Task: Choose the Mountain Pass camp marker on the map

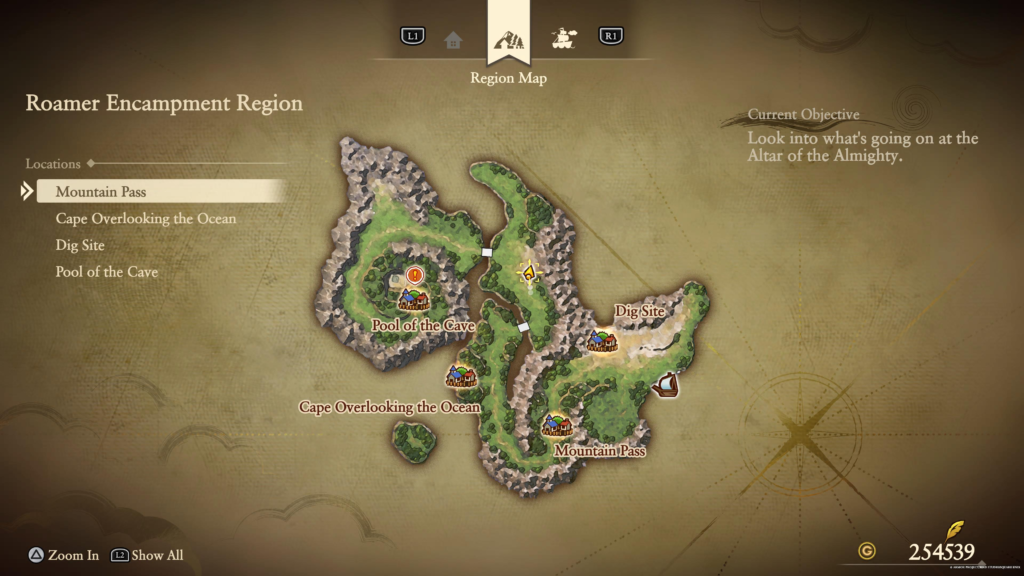Action: [557, 426]
